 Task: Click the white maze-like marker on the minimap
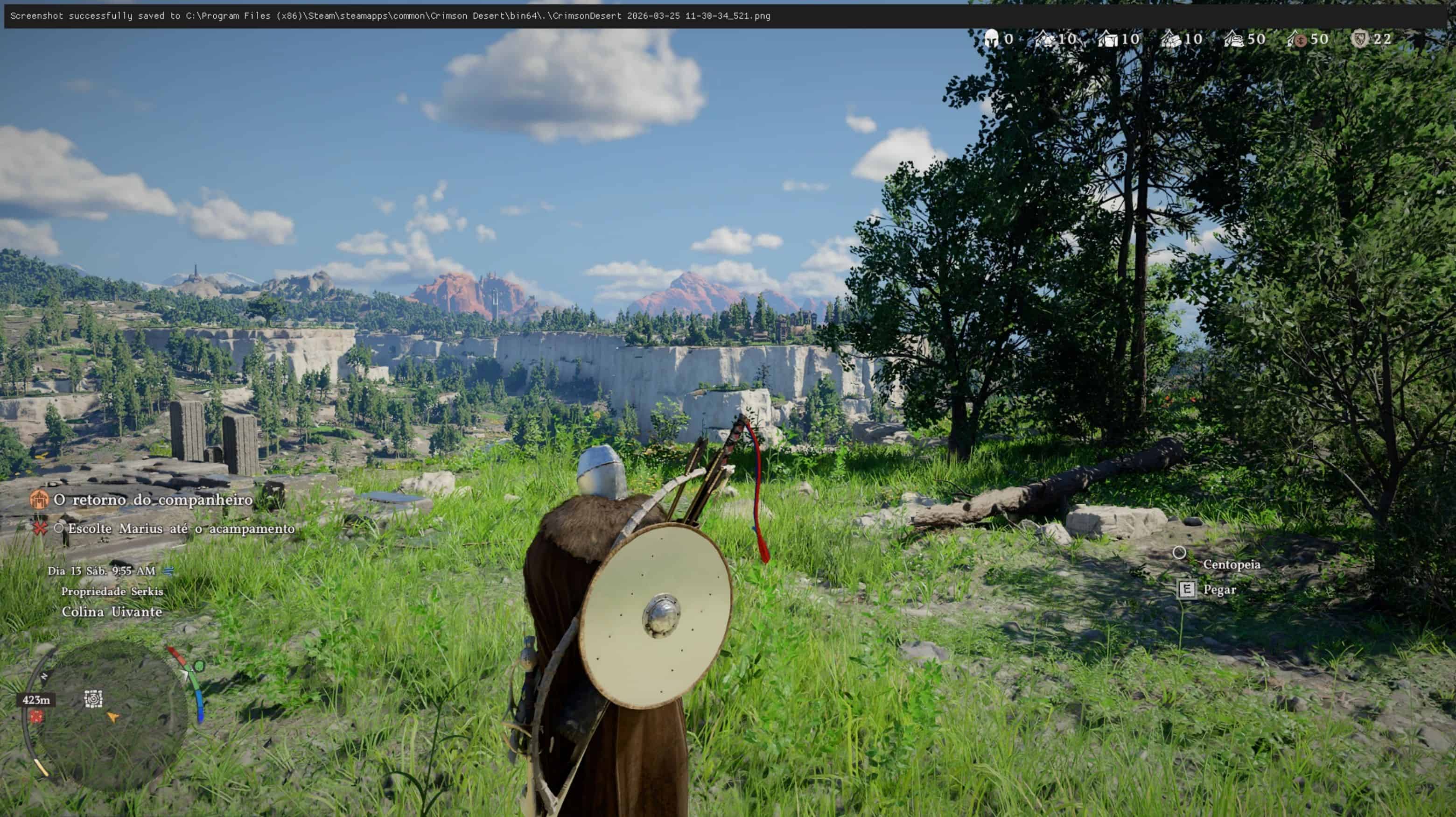[93, 699]
